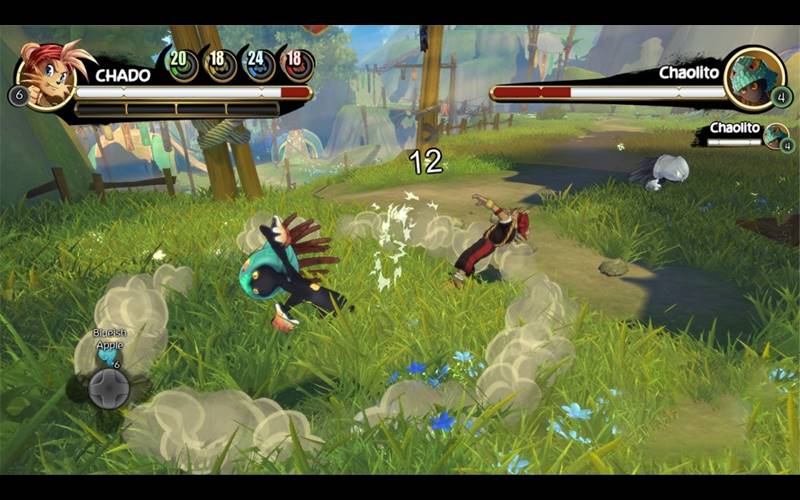Select the small secondary Chaolito portrait
The height and width of the screenshot is (500, 800).
[774, 136]
